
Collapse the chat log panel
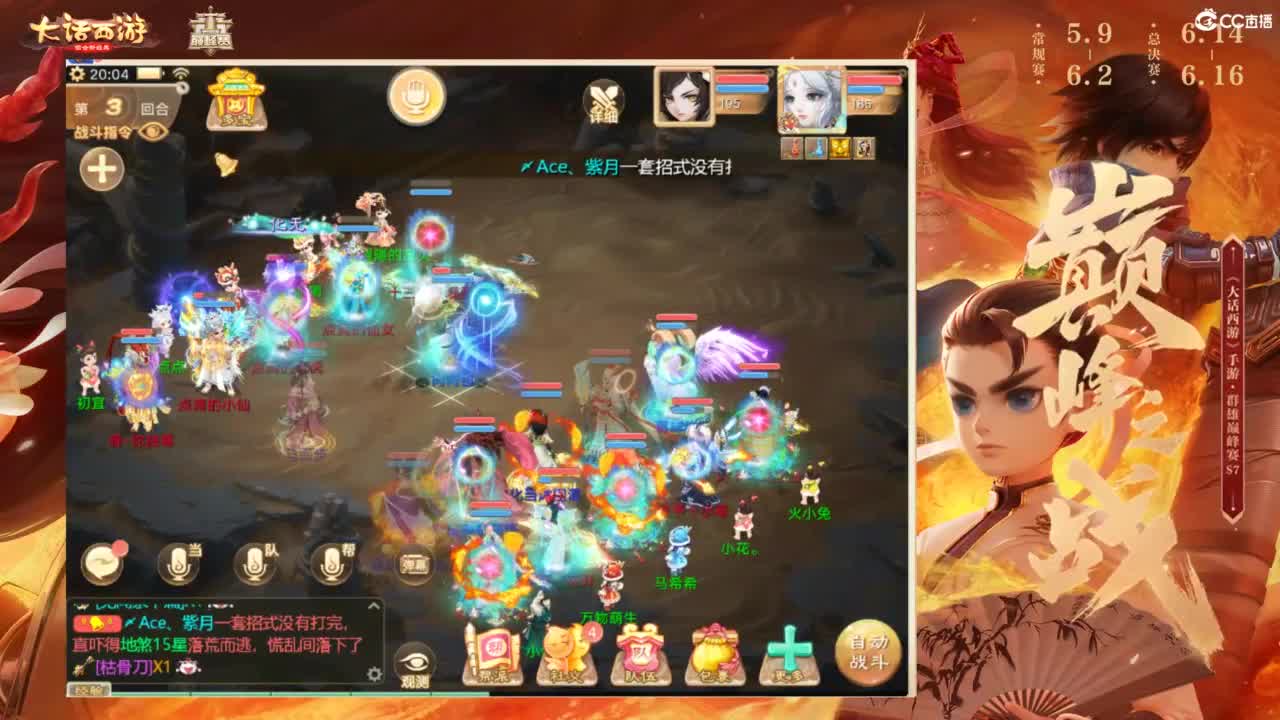tap(374, 605)
